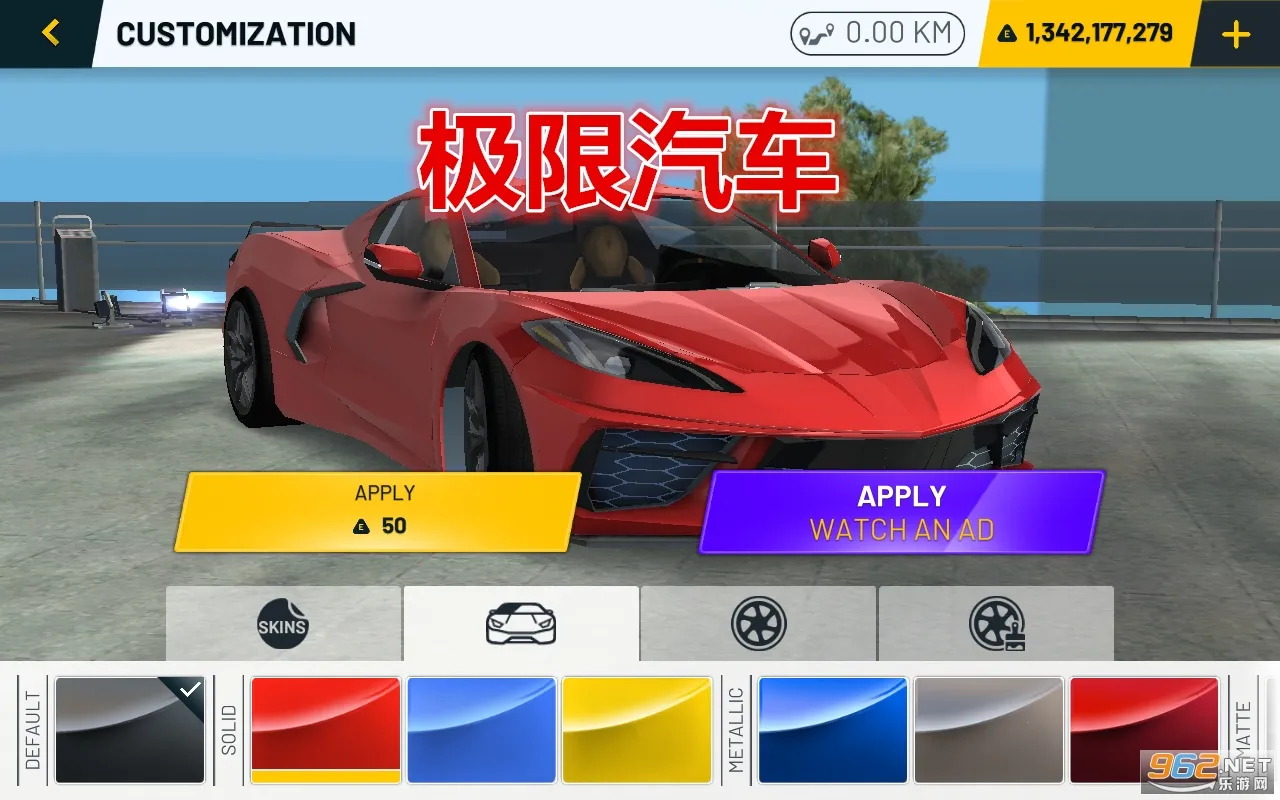Click the SKINS sticker icon
Screen dimensions: 1280x800
[283, 623]
